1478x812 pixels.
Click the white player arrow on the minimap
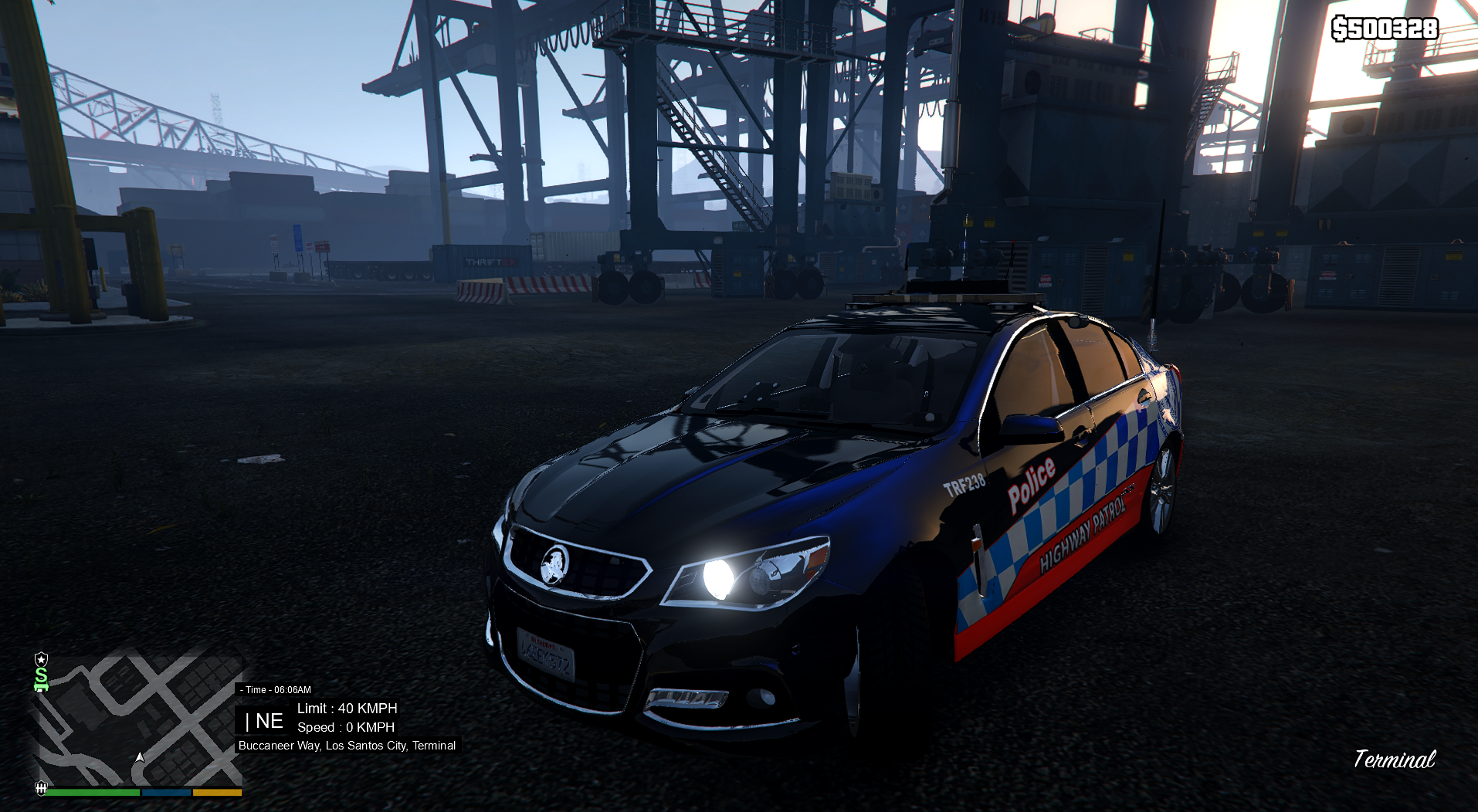click(x=140, y=757)
